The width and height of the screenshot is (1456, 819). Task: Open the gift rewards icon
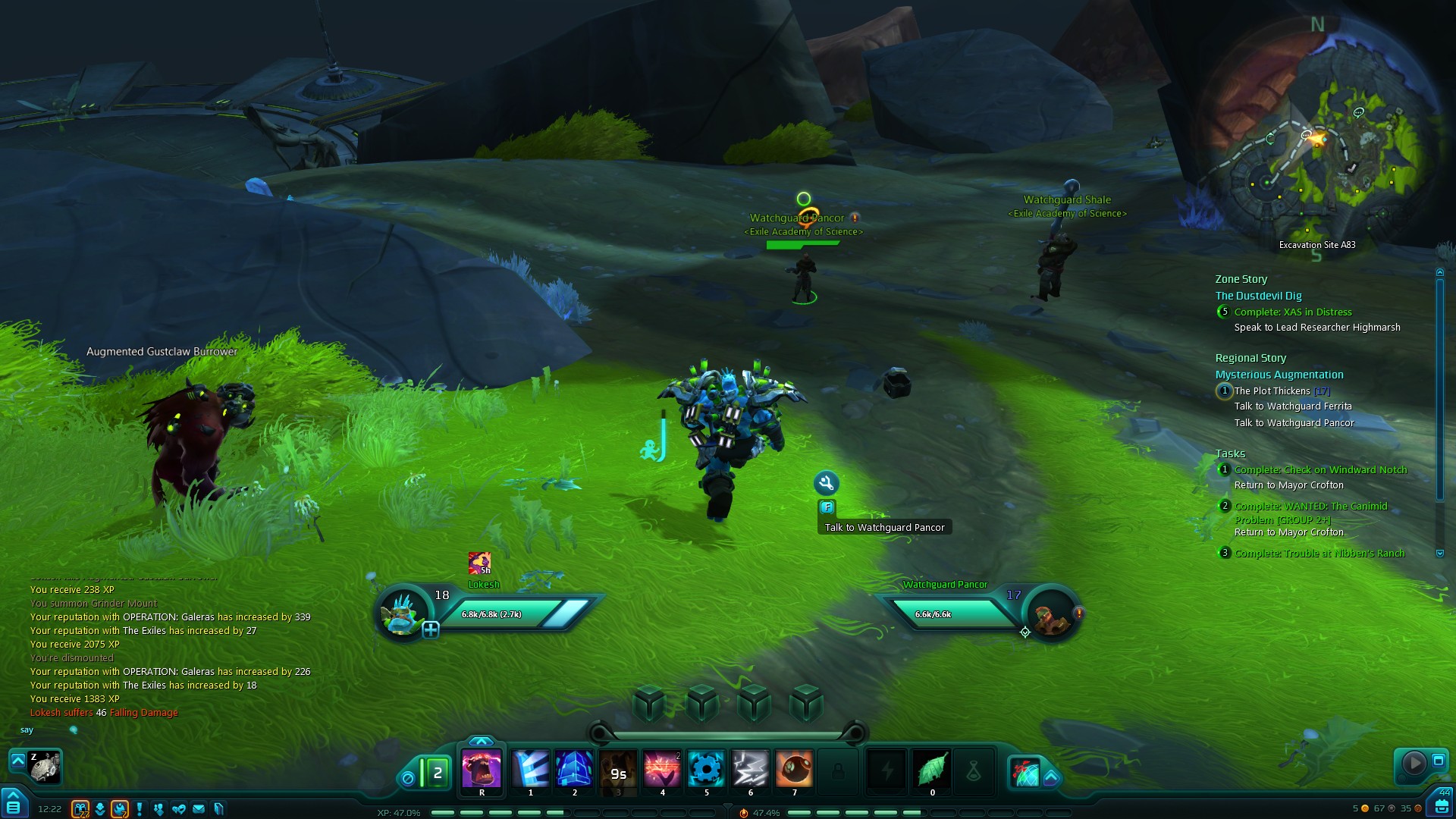pos(80,809)
